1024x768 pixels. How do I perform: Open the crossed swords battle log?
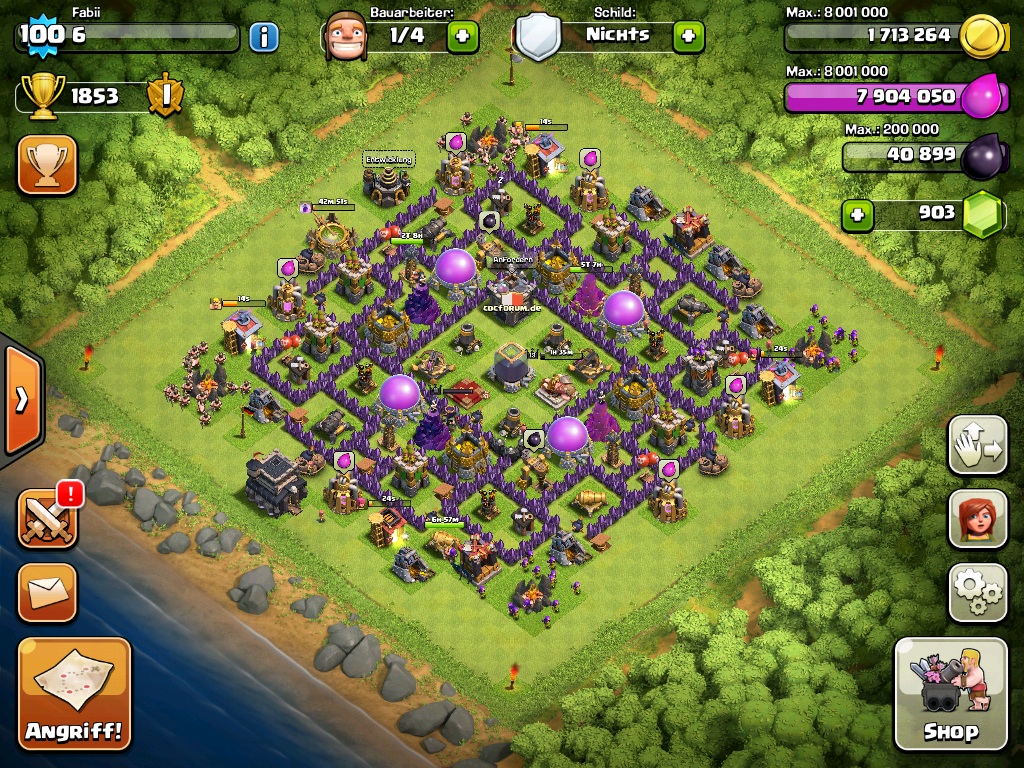pyautogui.click(x=47, y=518)
